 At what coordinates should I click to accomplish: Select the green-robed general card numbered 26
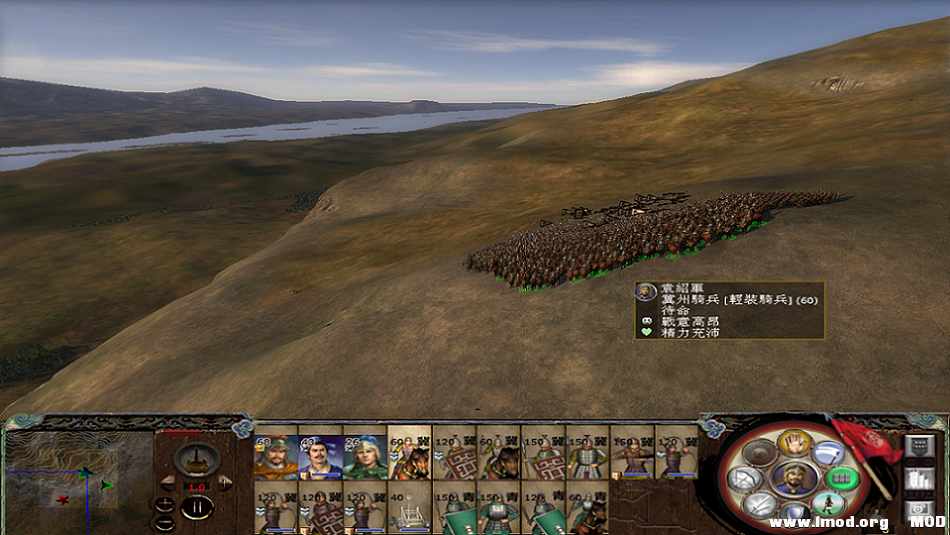pyautogui.click(x=364, y=456)
